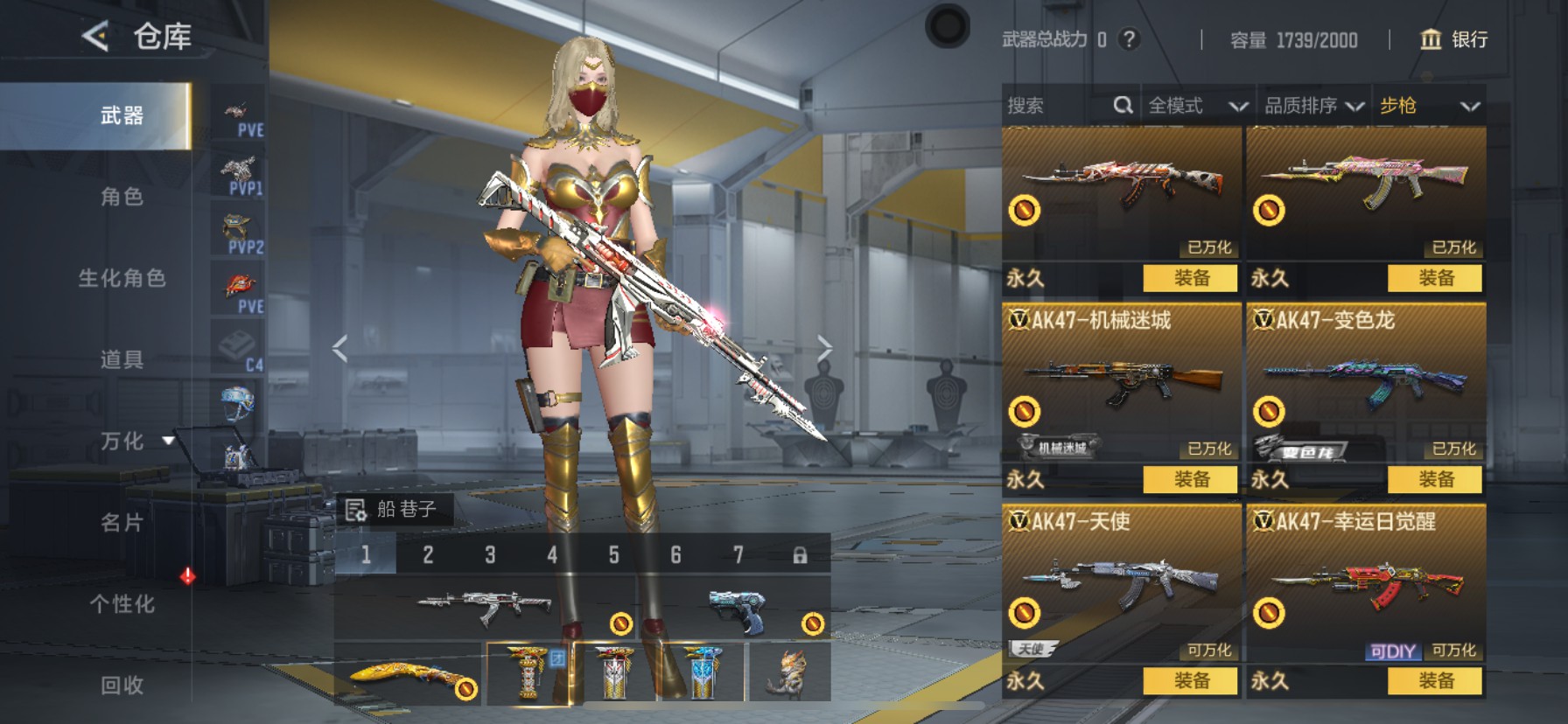Select the 角色 character category

click(122, 197)
